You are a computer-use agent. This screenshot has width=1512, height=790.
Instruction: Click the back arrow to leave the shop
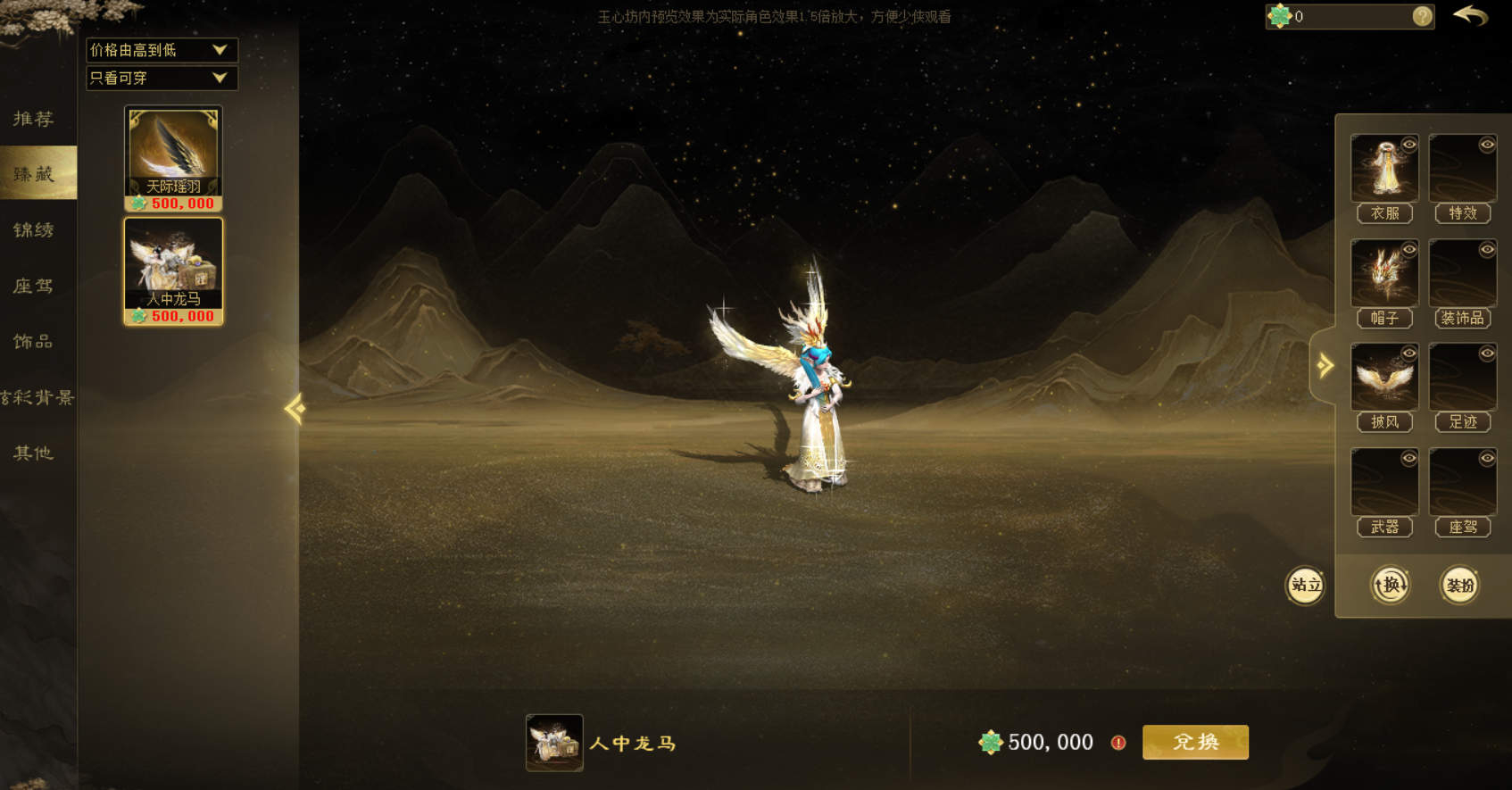1471,16
